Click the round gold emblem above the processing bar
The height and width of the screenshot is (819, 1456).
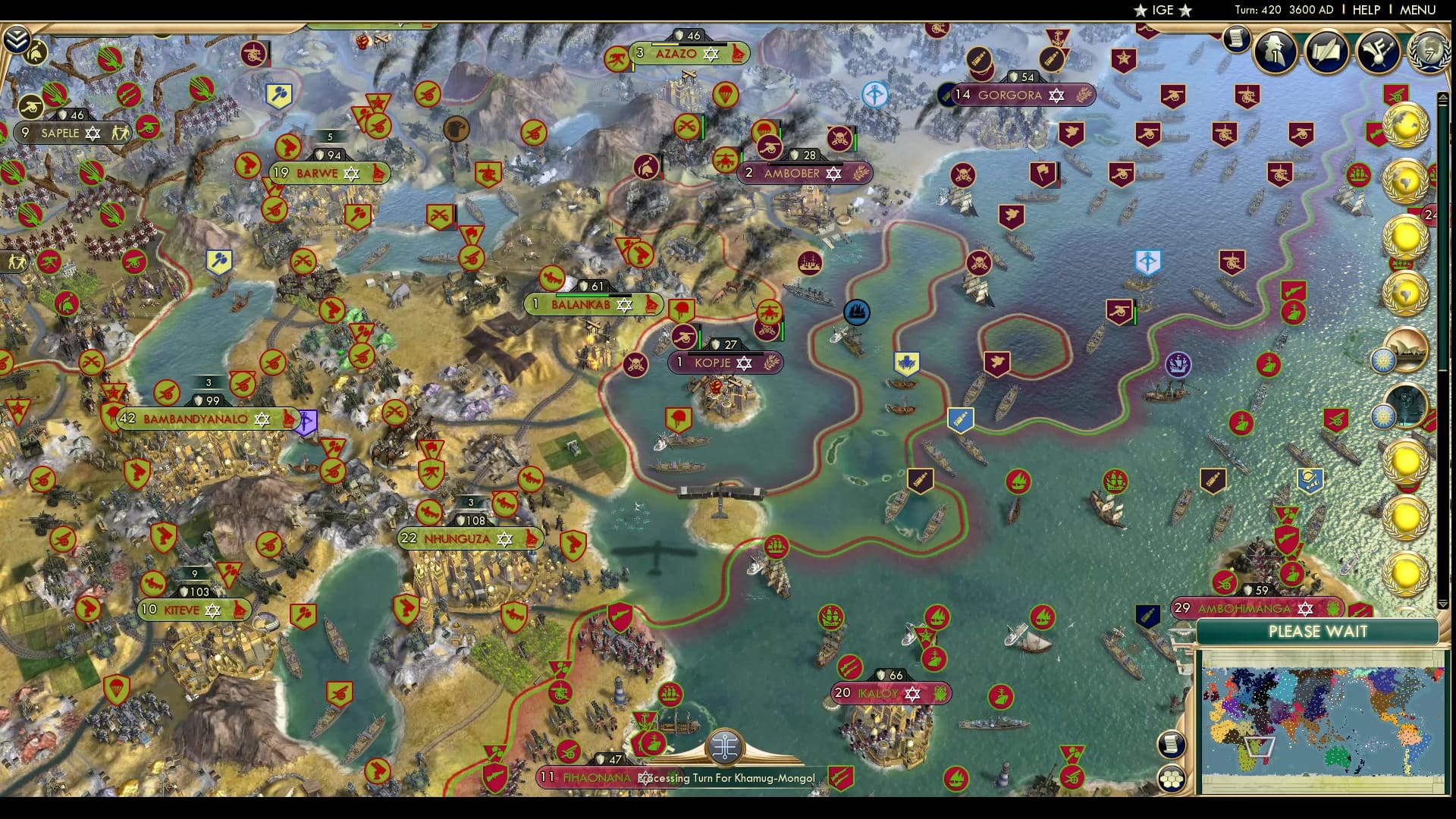coord(726,745)
